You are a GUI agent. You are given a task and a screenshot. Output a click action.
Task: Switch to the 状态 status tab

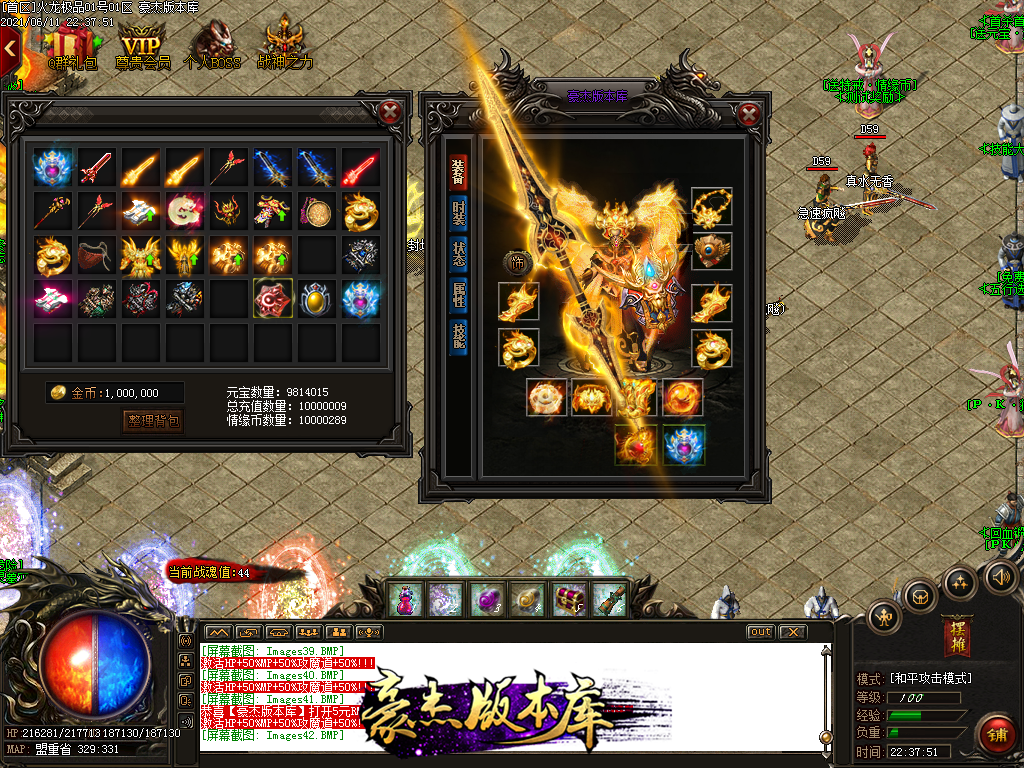click(458, 254)
